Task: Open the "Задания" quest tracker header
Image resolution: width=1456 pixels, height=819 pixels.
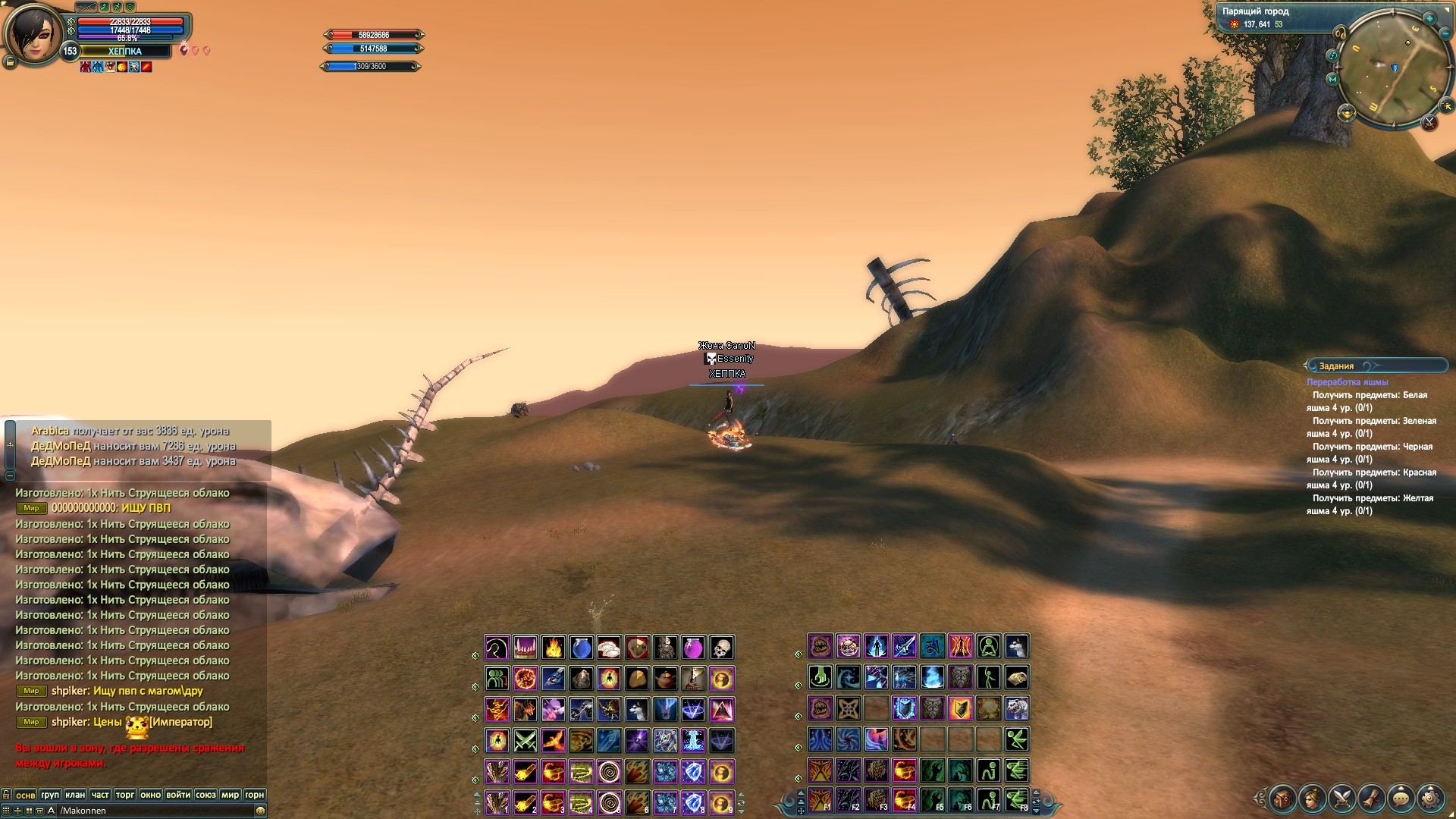Action: pos(1336,366)
